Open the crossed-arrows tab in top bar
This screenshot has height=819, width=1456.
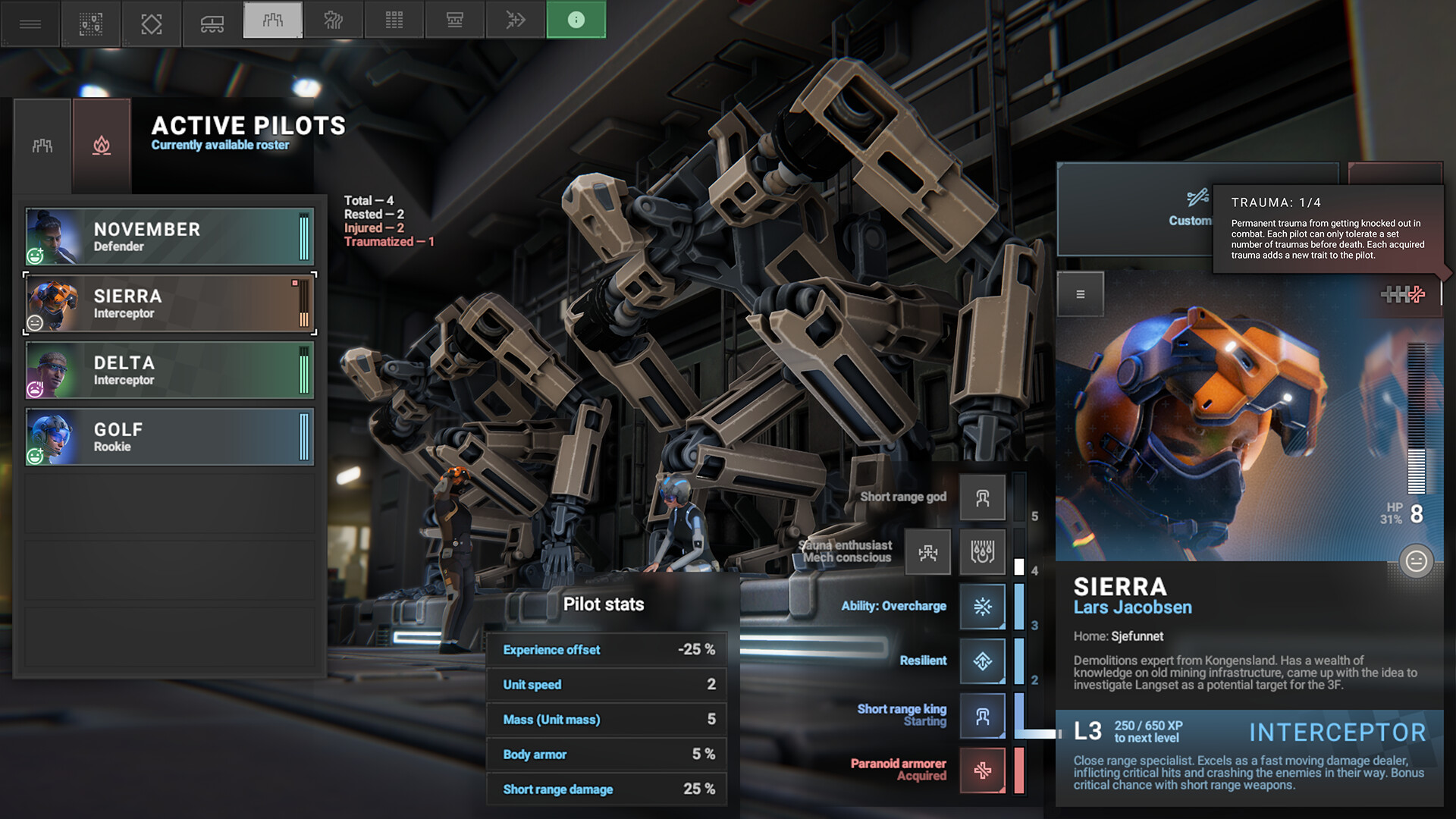(x=516, y=20)
